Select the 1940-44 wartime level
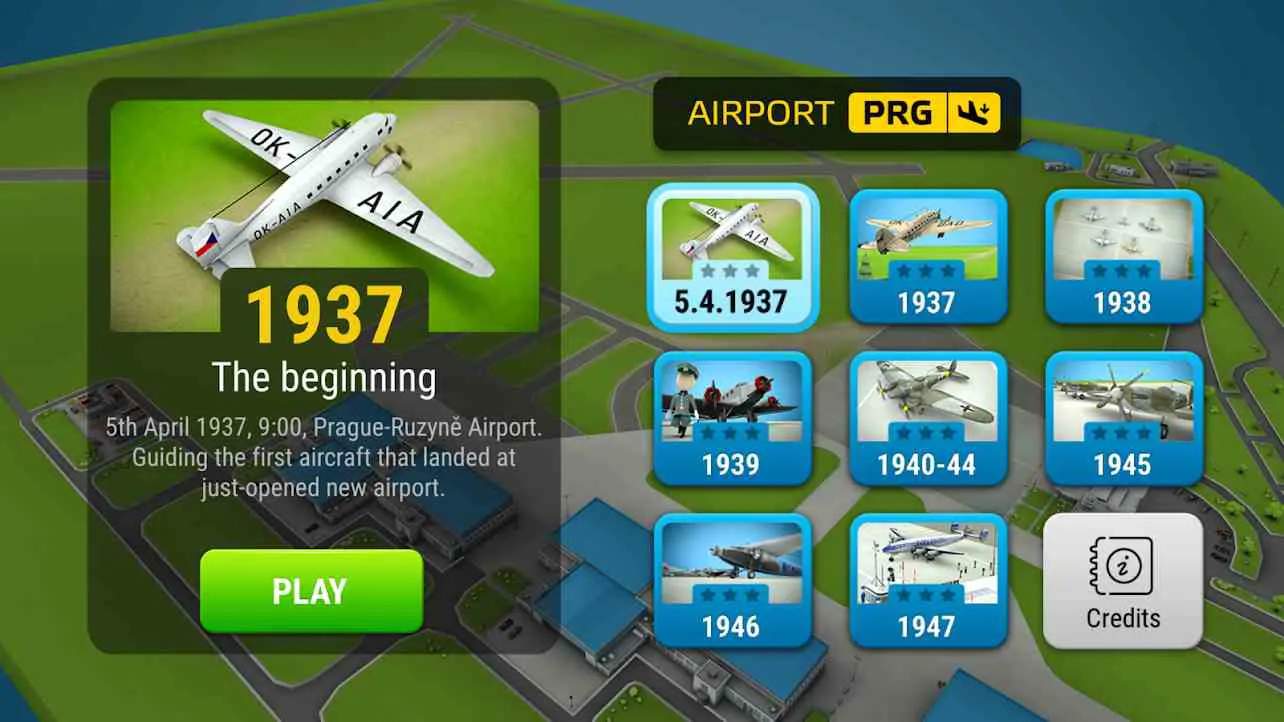The width and height of the screenshot is (1284, 722). [928, 417]
